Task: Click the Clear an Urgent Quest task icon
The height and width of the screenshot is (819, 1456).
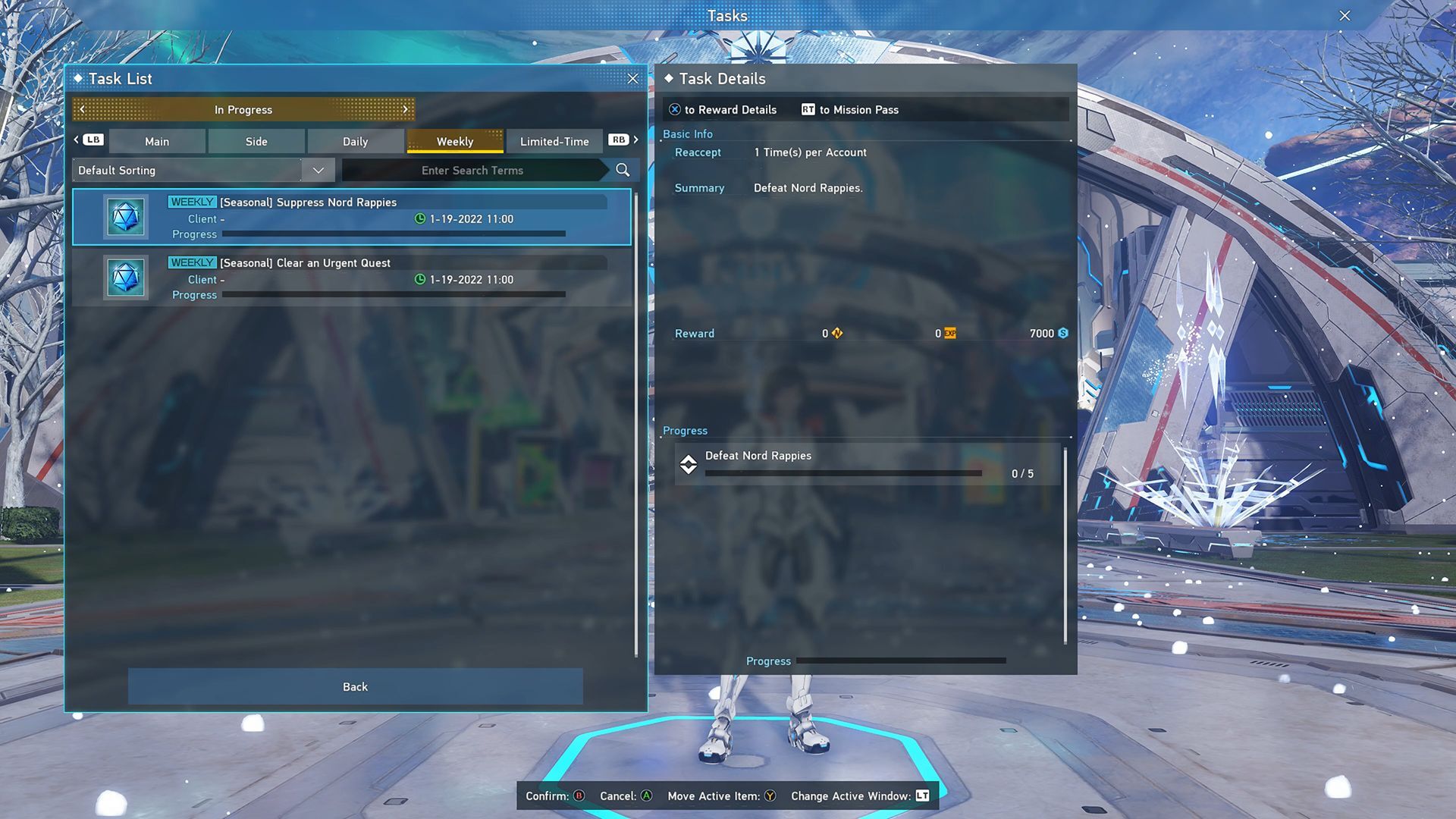Action: coord(125,278)
